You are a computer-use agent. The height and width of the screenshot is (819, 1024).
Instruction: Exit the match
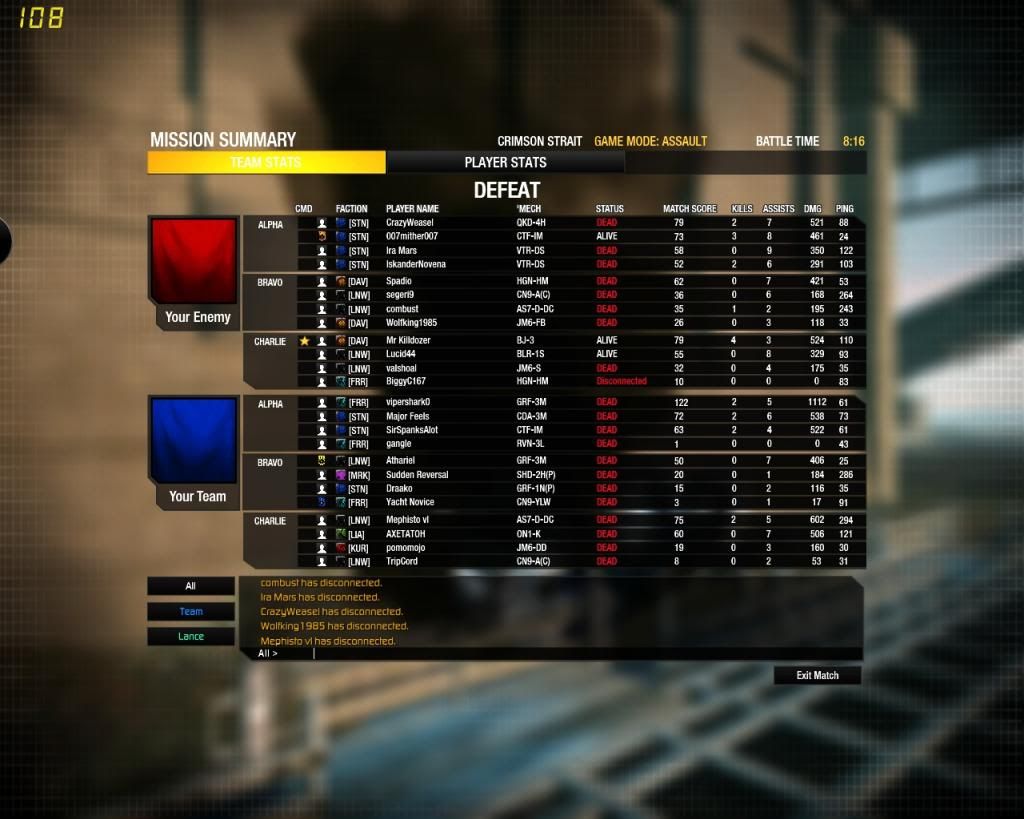click(x=817, y=676)
